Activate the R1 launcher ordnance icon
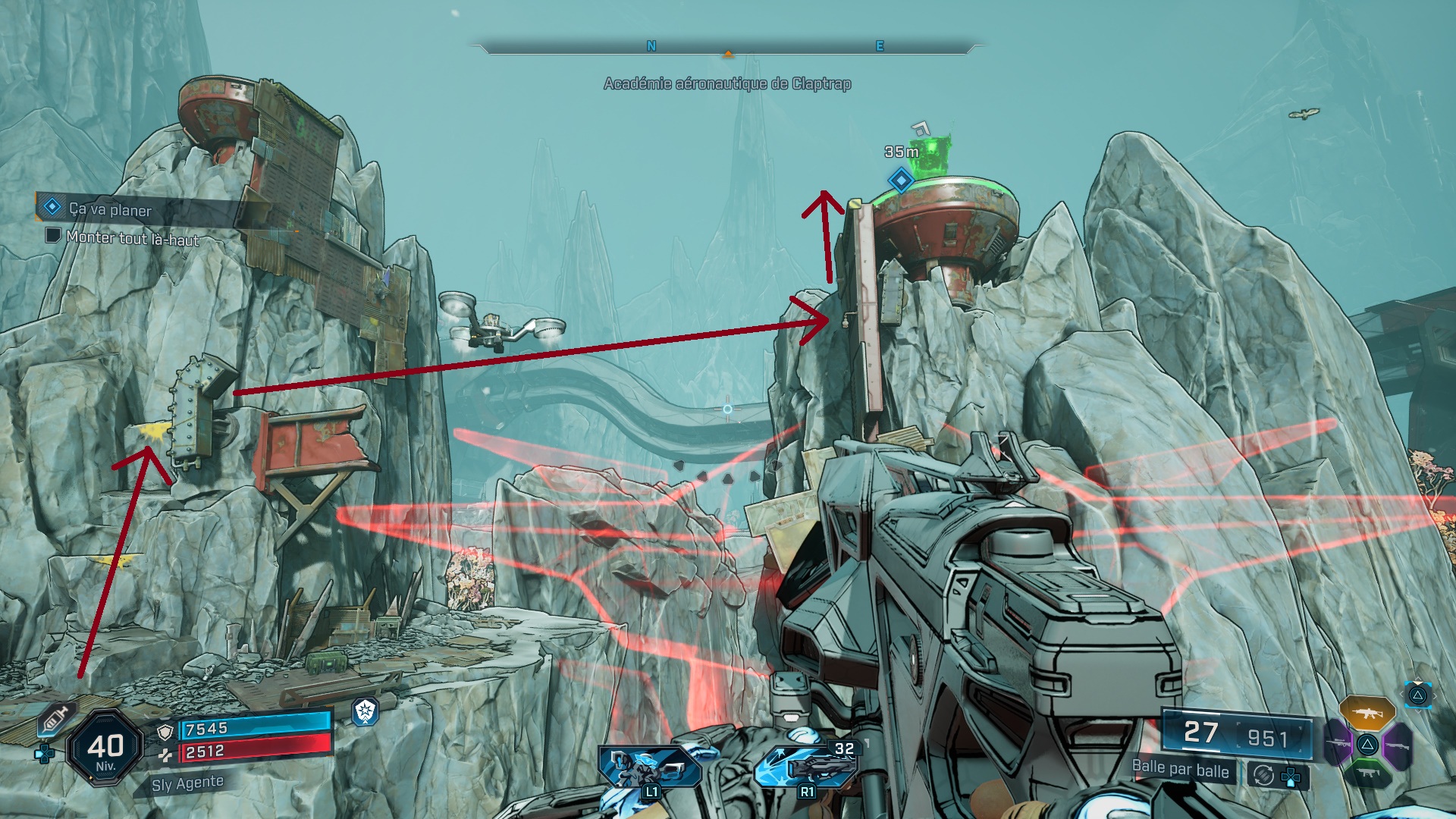Viewport: 1456px width, 819px height. coord(806,767)
